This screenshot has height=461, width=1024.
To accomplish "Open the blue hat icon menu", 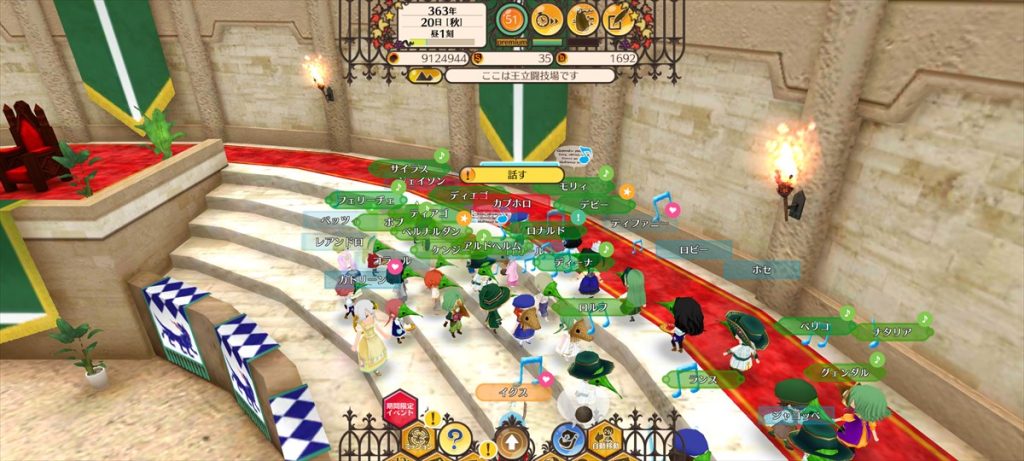I will [x=568, y=437].
